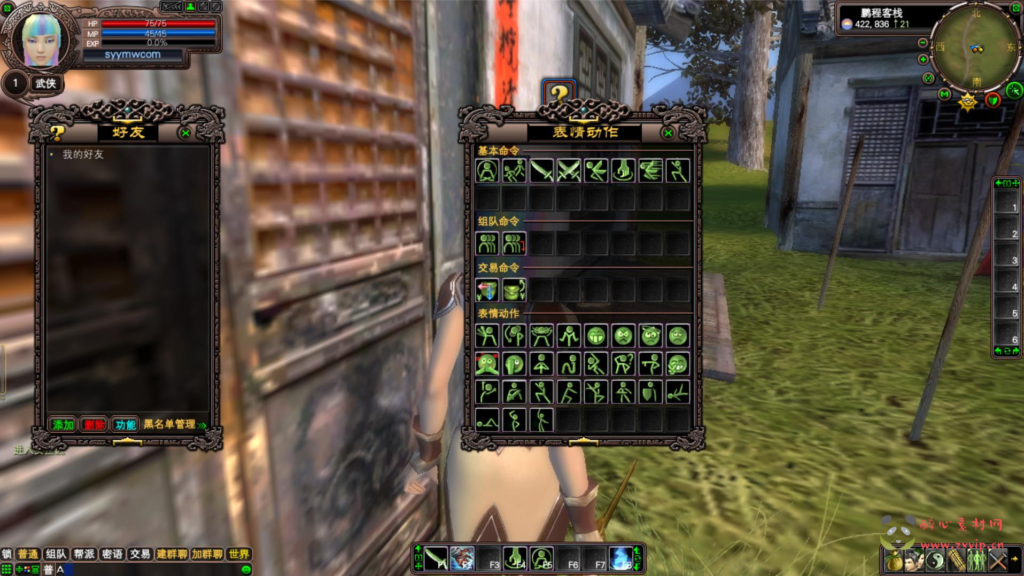Click the 加群聊 join group chat button
Image resolution: width=1024 pixels, height=576 pixels.
[207, 554]
